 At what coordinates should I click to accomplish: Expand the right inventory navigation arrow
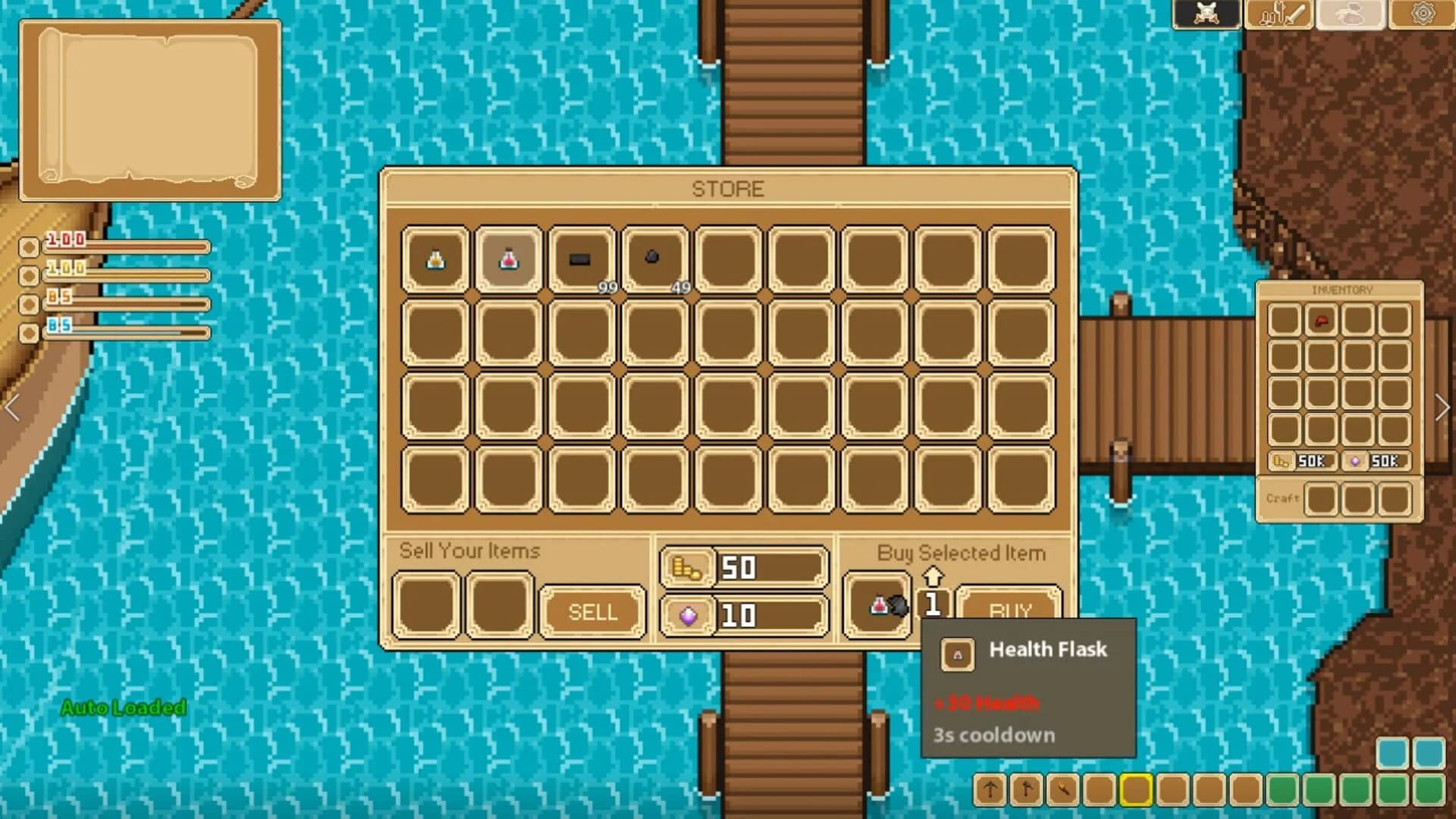tap(1442, 407)
